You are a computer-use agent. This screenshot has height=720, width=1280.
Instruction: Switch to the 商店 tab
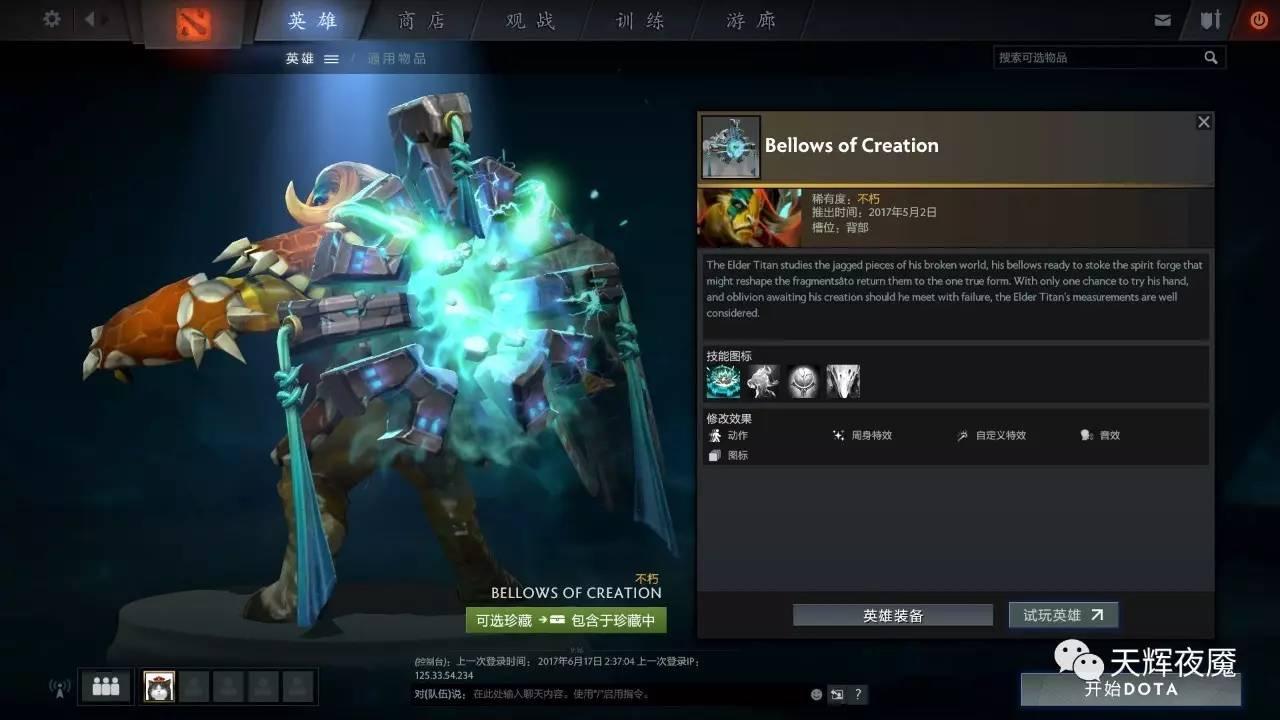click(x=420, y=20)
